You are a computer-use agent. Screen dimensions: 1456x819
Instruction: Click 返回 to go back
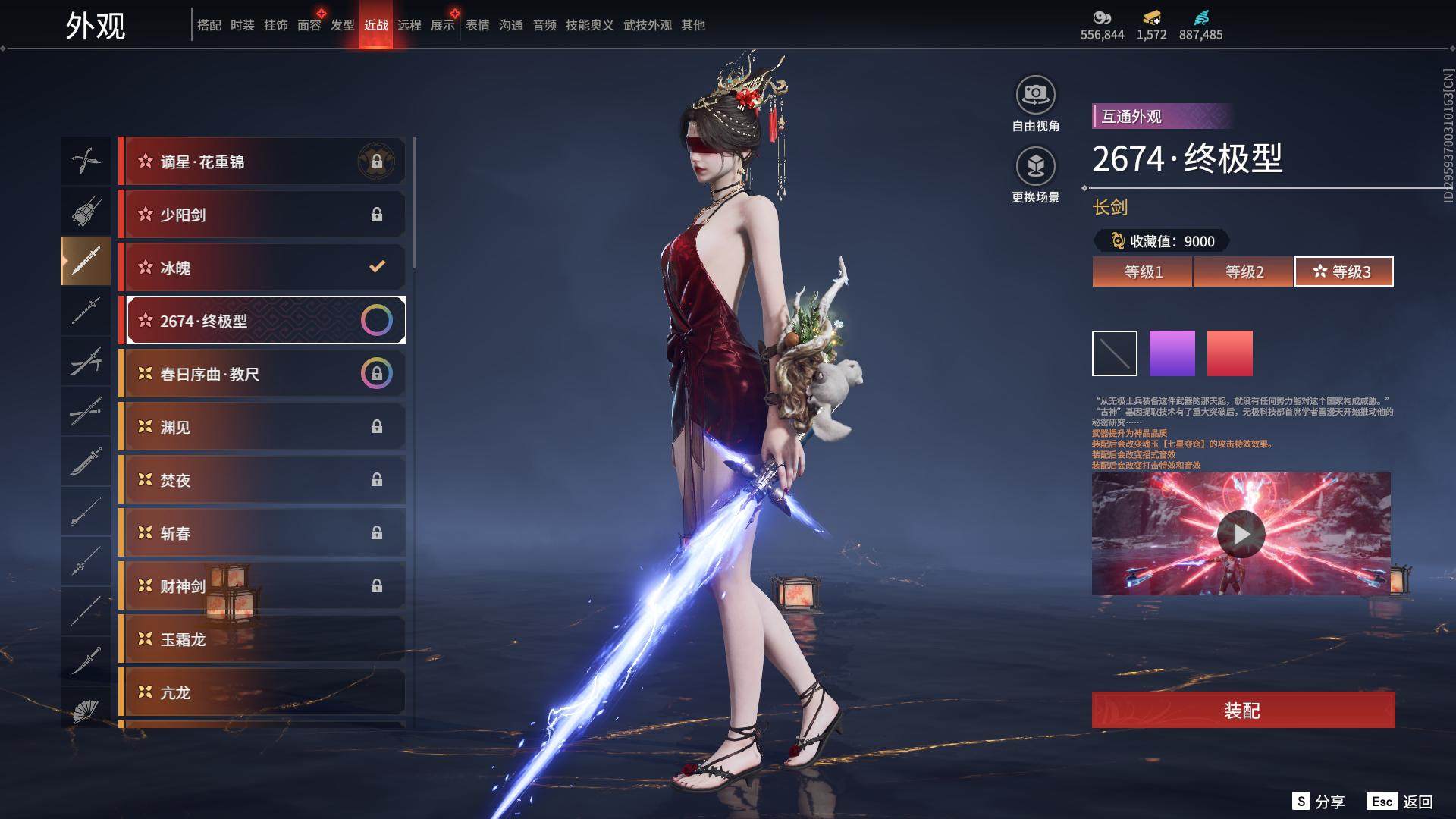tap(1401, 802)
